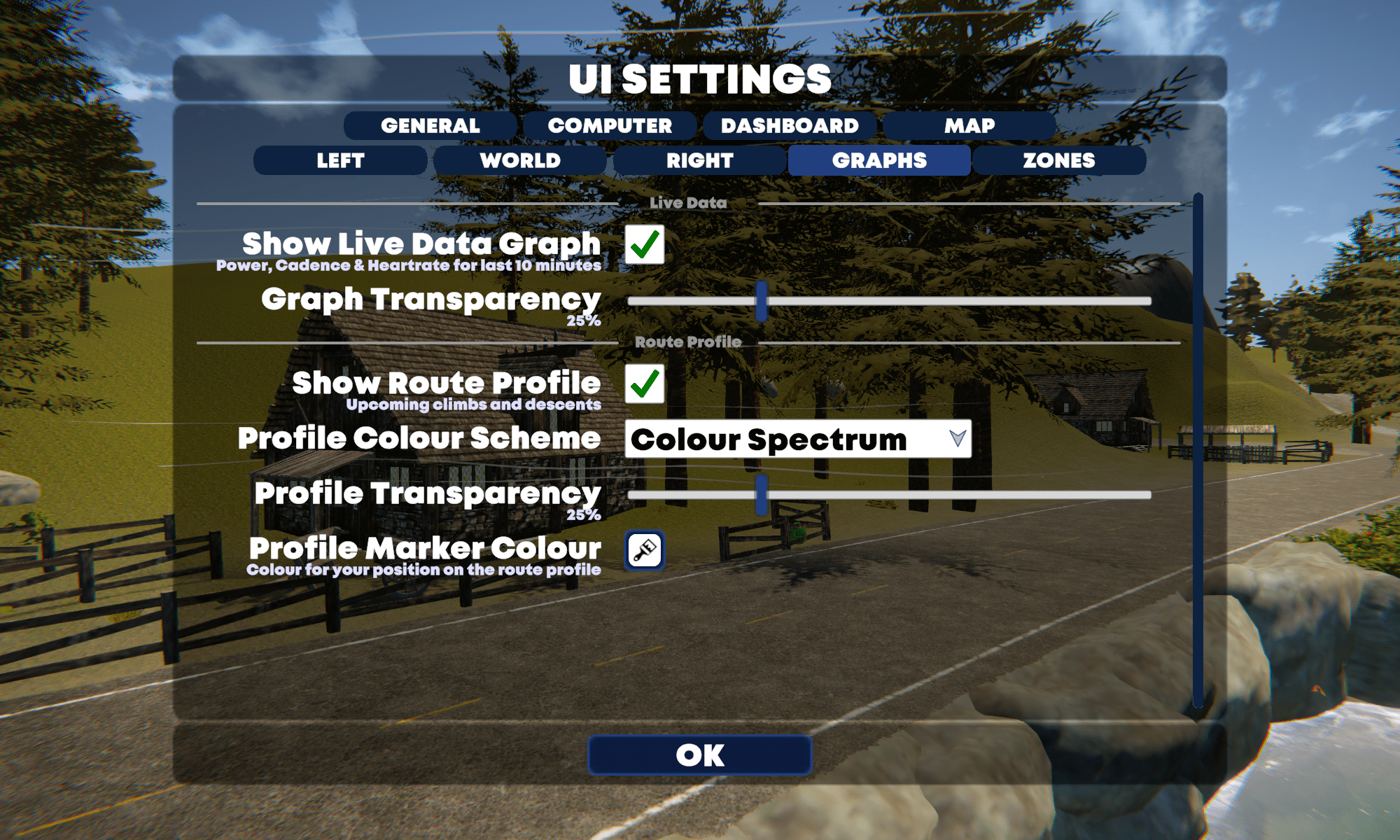Choose the Right panel tab
The height and width of the screenshot is (840, 1400).
[700, 160]
